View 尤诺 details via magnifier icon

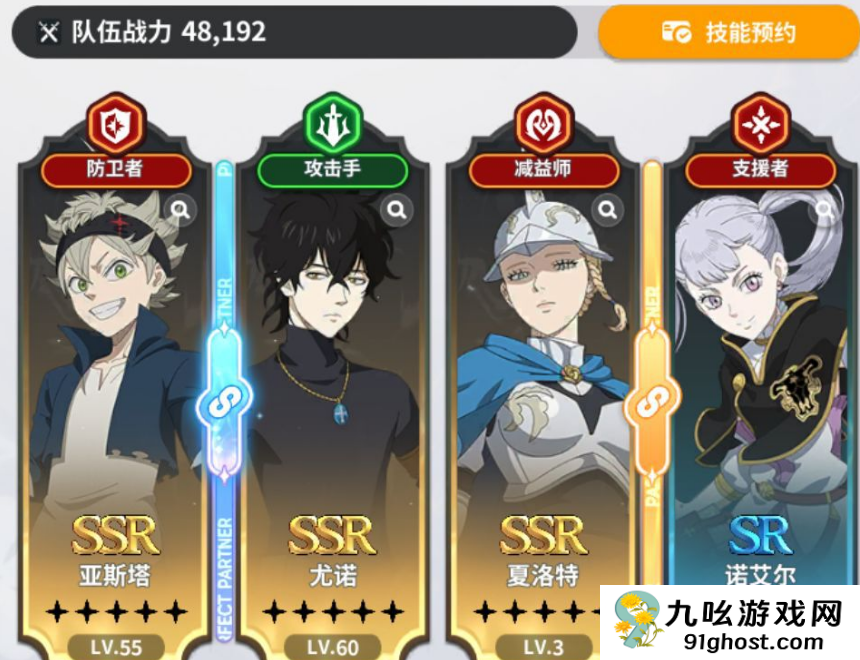(x=397, y=209)
